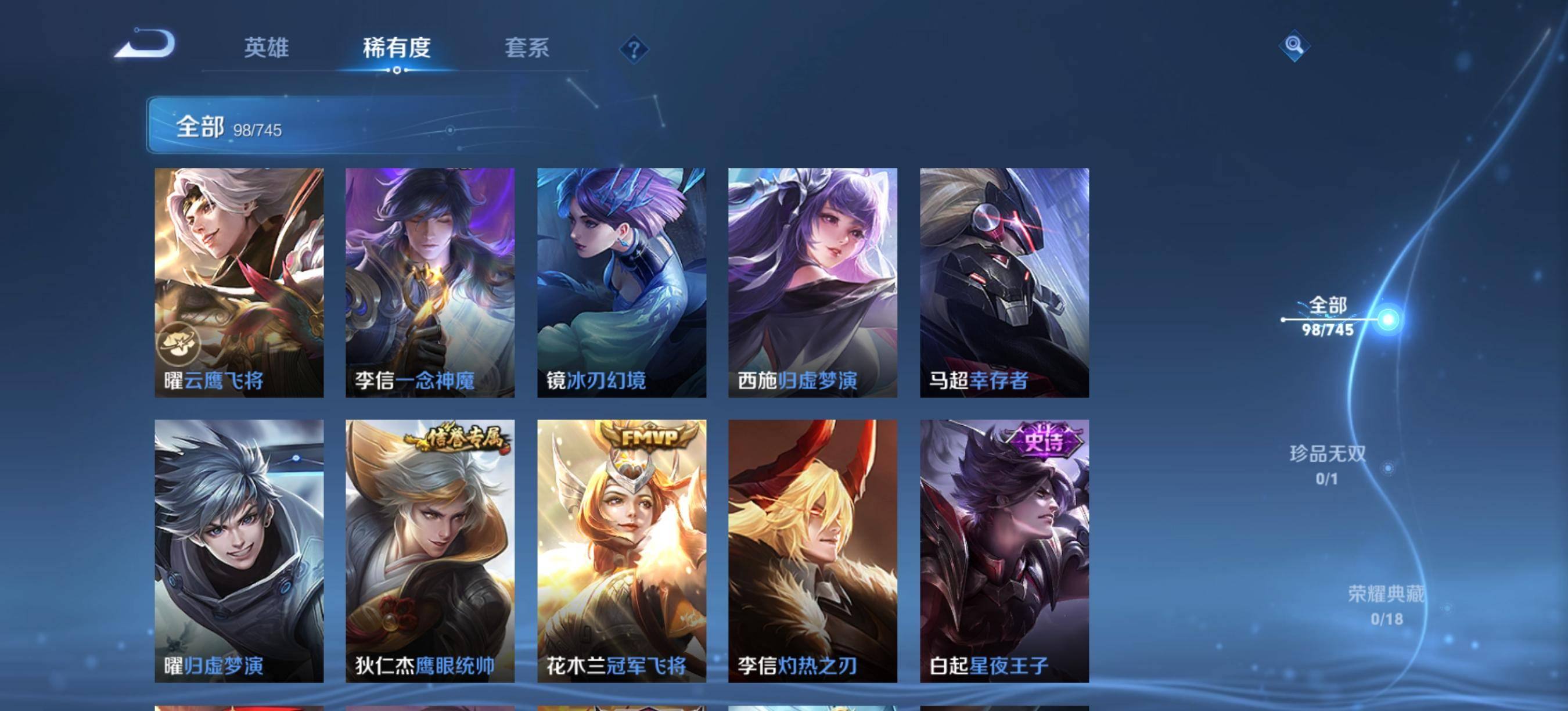The width and height of the screenshot is (1568, 711).
Task: Open the 套系 tab
Action: pos(527,48)
